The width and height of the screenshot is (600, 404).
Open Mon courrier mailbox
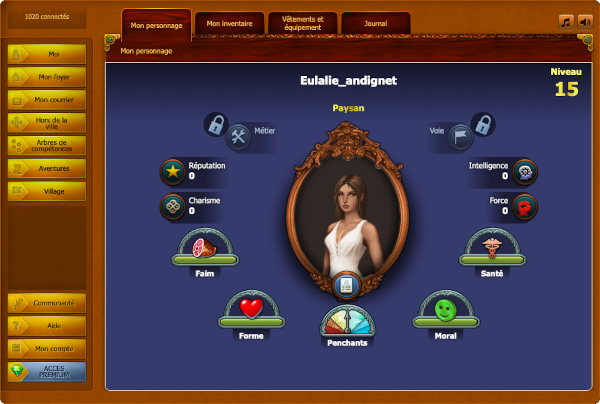pyautogui.click(x=47, y=99)
